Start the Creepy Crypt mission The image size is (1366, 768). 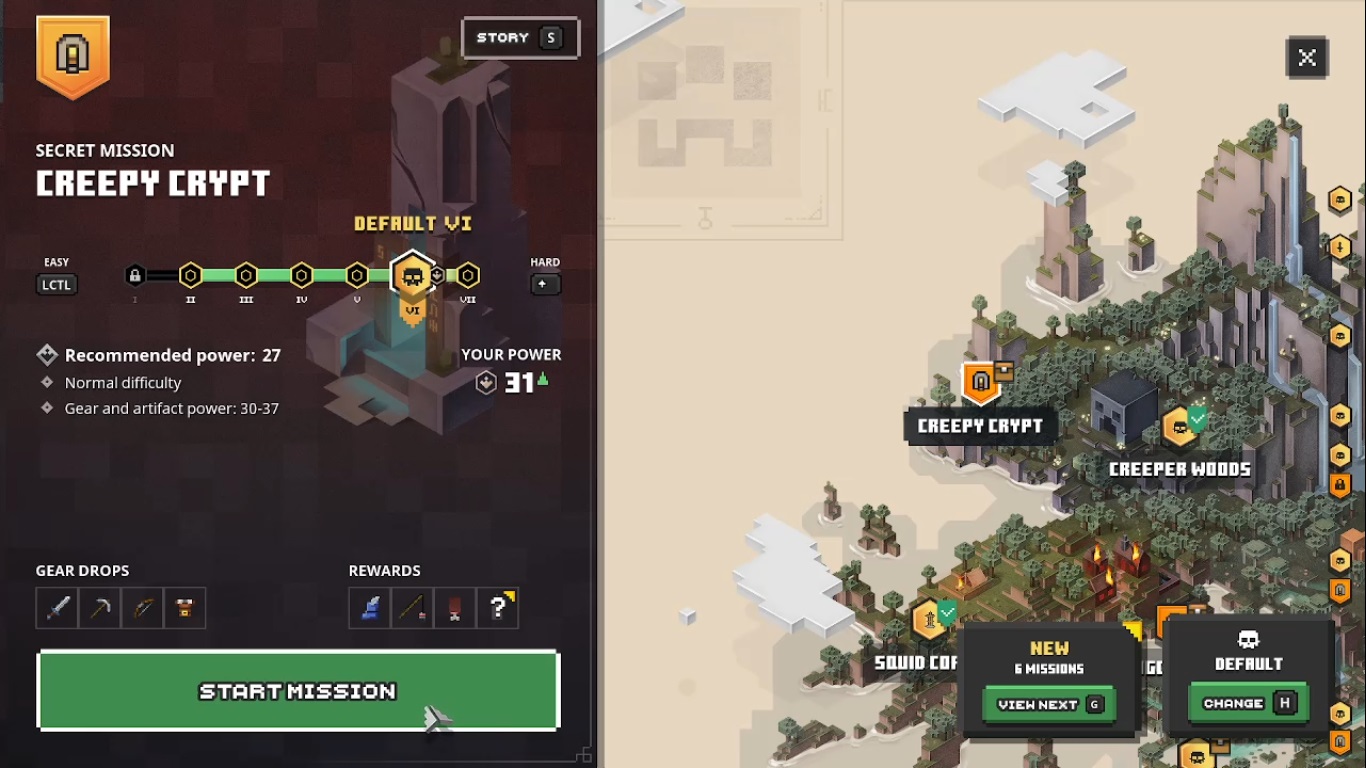298,690
